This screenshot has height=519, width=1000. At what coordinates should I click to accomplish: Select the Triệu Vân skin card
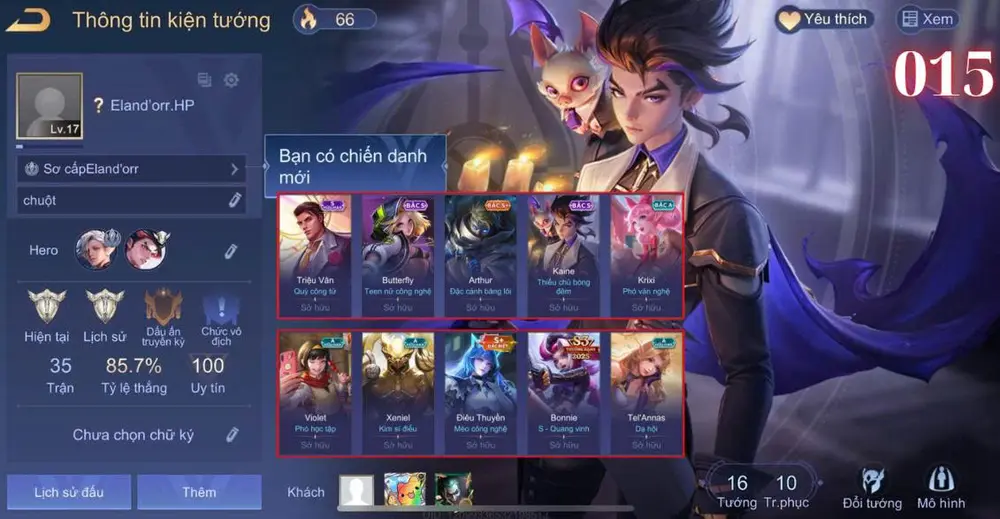click(315, 254)
